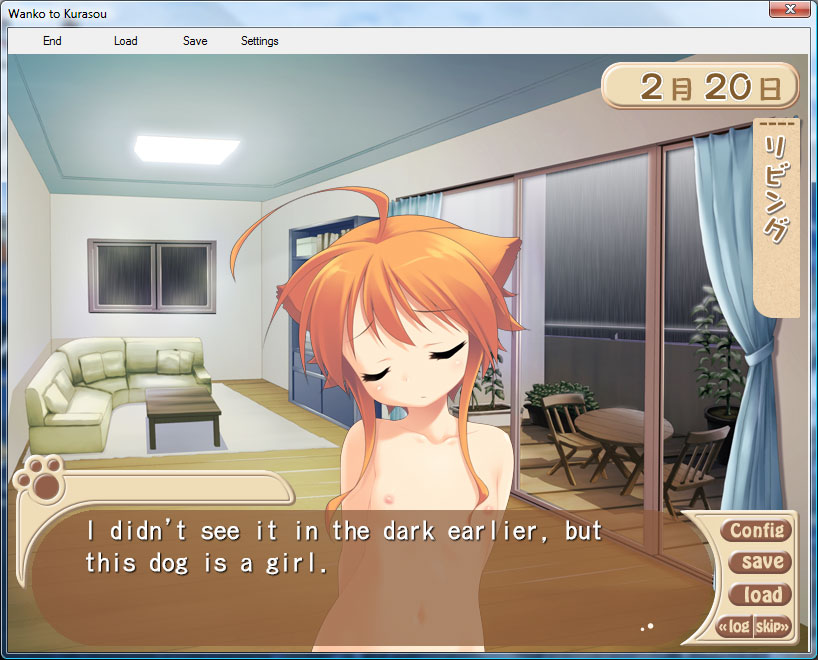
Task: Open the Load menu in the top menu bar
Action: coord(125,41)
